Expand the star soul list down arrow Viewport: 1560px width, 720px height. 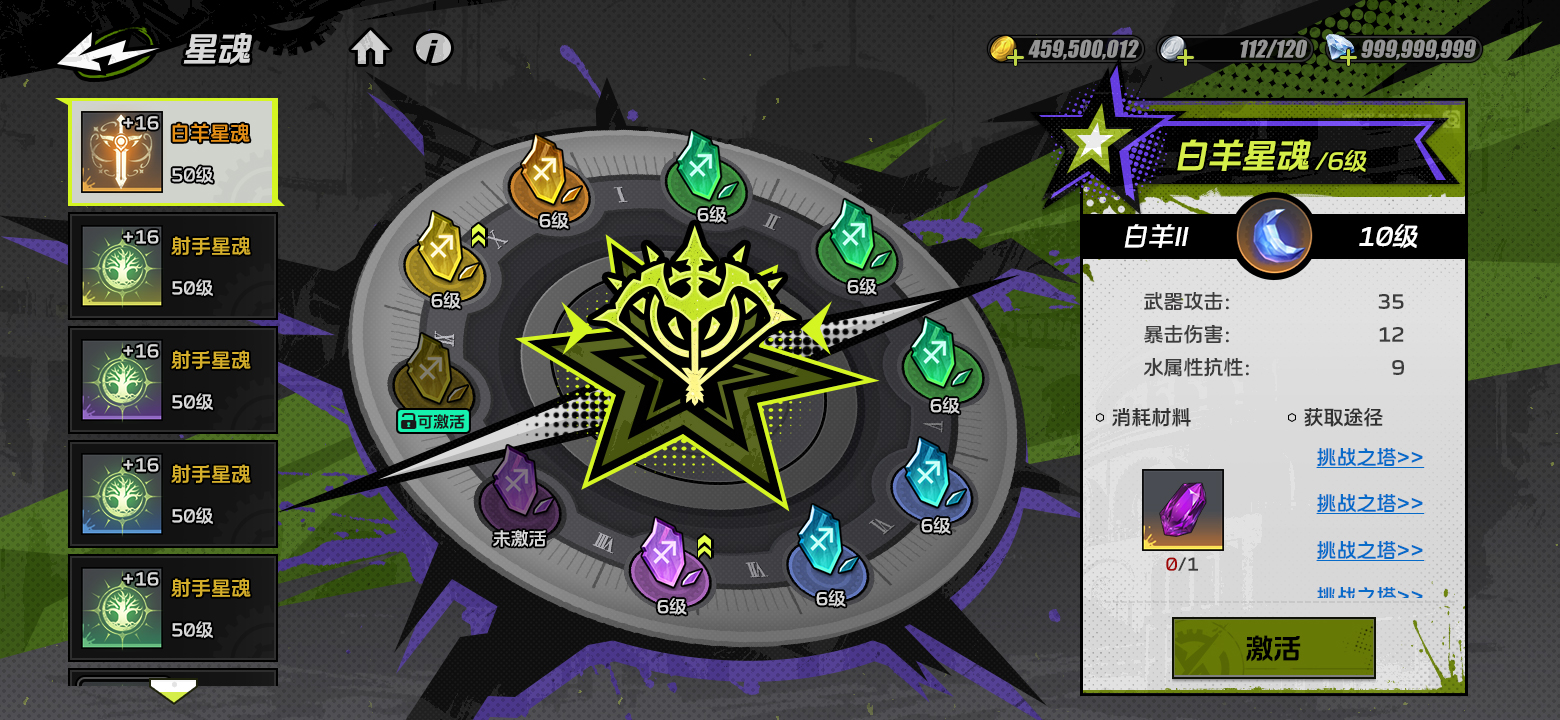click(173, 690)
